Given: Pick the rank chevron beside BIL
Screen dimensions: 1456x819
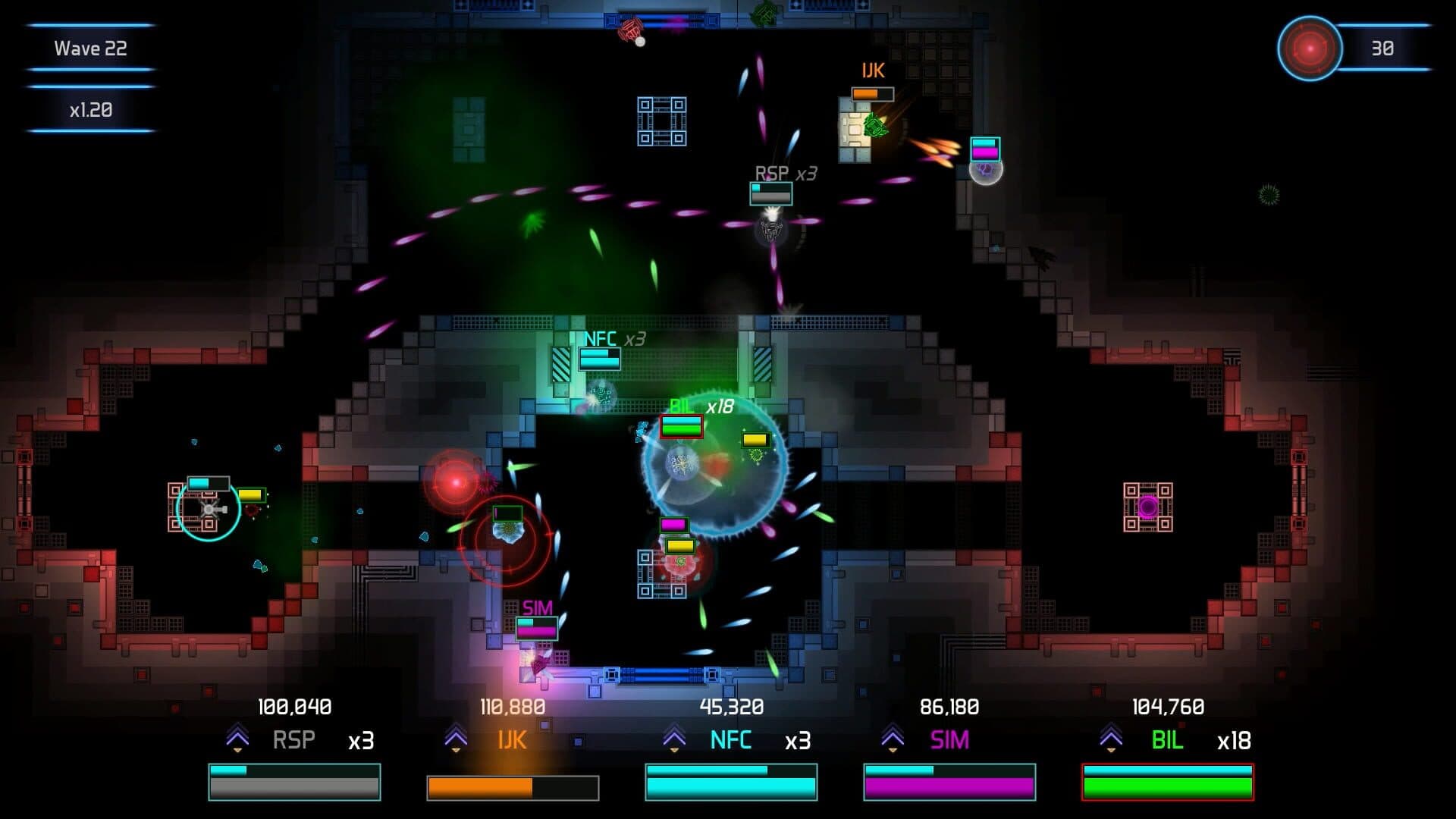Looking at the screenshot, I should (1111, 738).
